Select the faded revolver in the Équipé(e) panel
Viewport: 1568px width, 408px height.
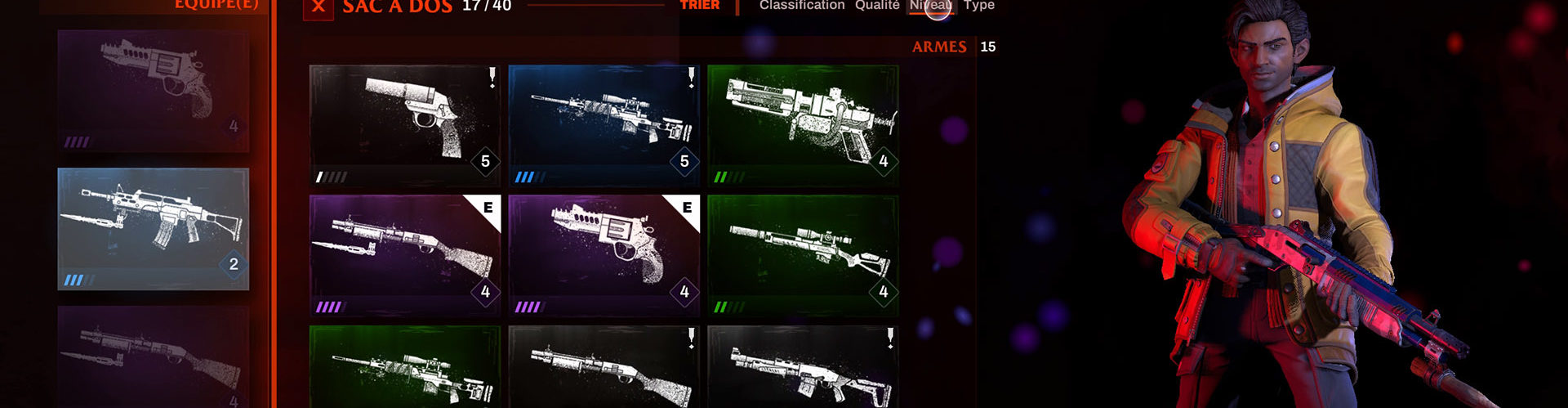(154, 91)
